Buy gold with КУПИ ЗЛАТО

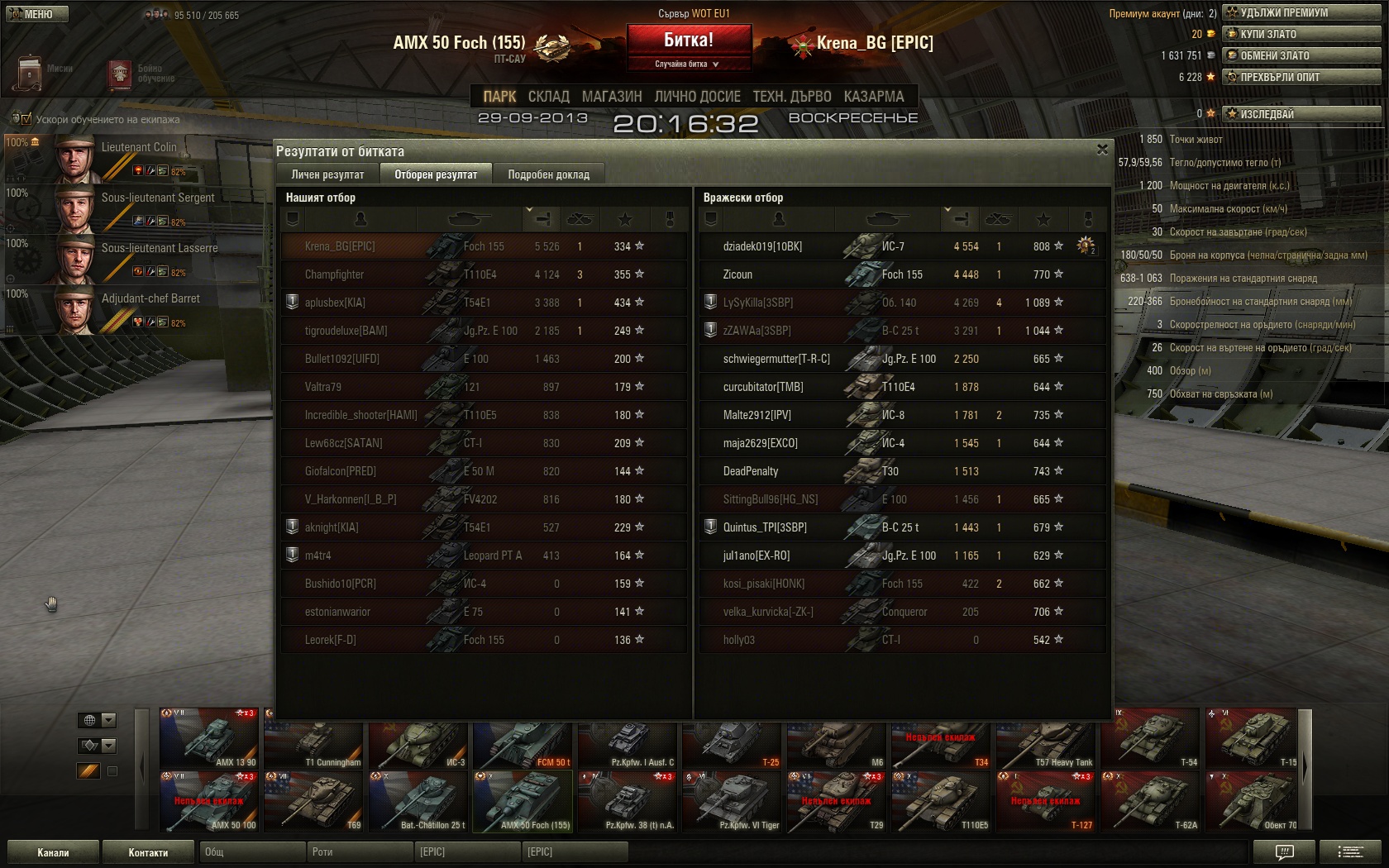click(x=1301, y=34)
